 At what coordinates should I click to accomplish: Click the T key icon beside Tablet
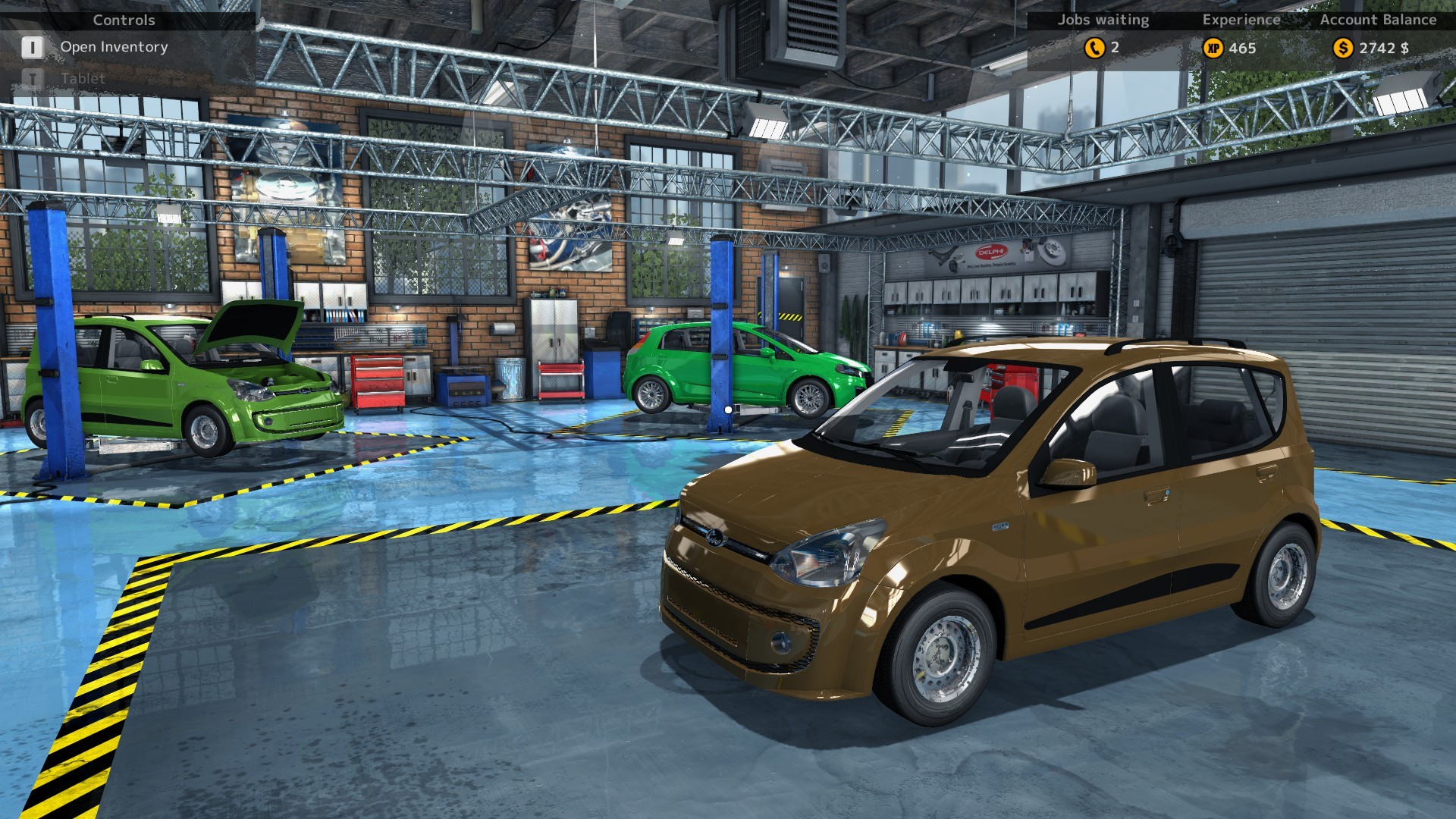coord(32,77)
